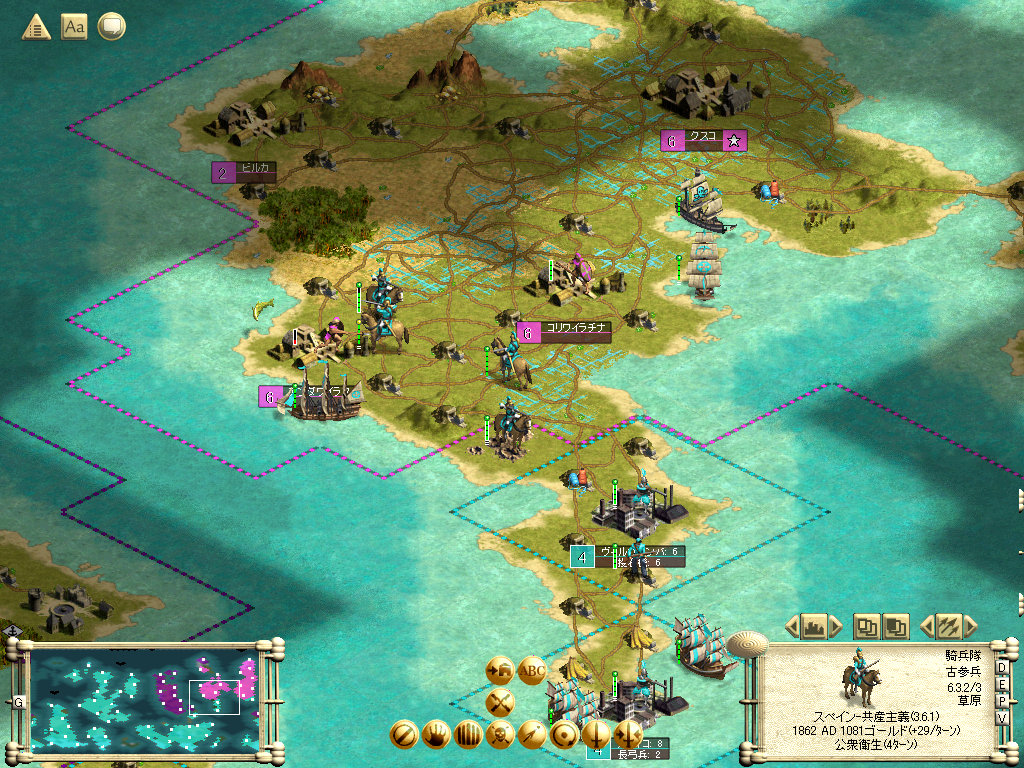This screenshot has width=1024, height=768.
Task: Select the skull and crossbones disband order
Action: coord(500,735)
